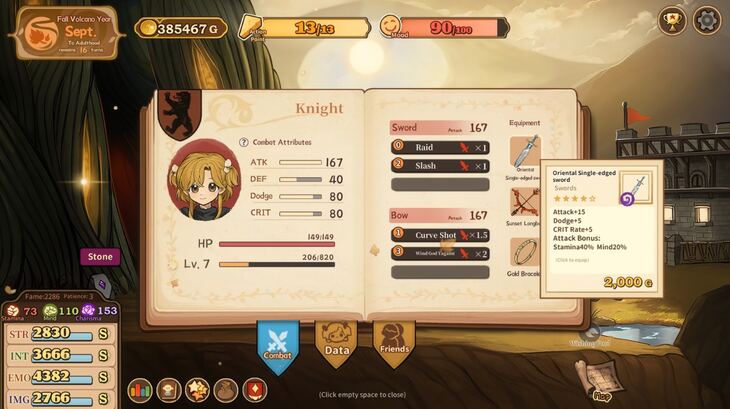This screenshot has width=730, height=409.
Task: Open the Map scroll
Action: coord(599,378)
